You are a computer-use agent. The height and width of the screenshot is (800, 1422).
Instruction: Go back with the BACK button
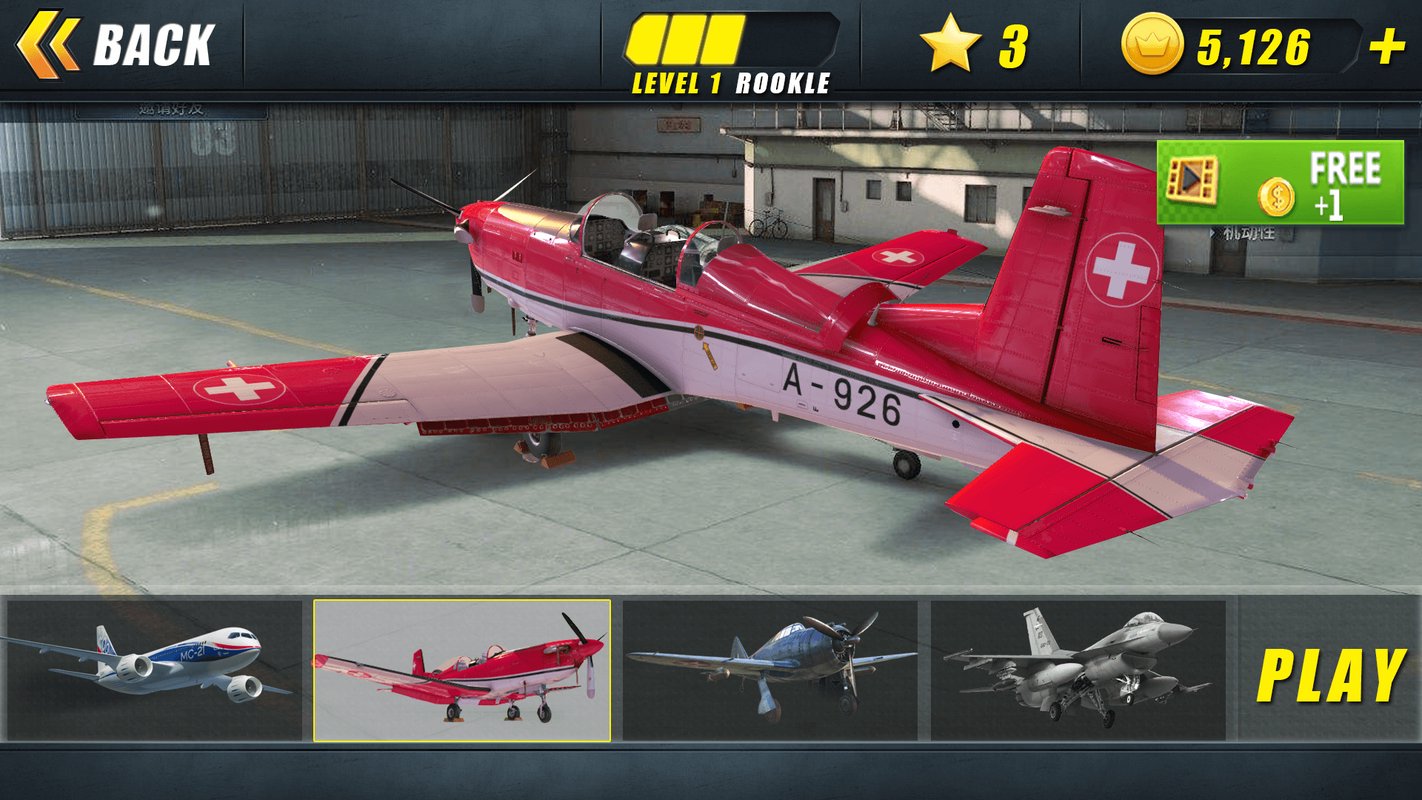click(x=116, y=45)
